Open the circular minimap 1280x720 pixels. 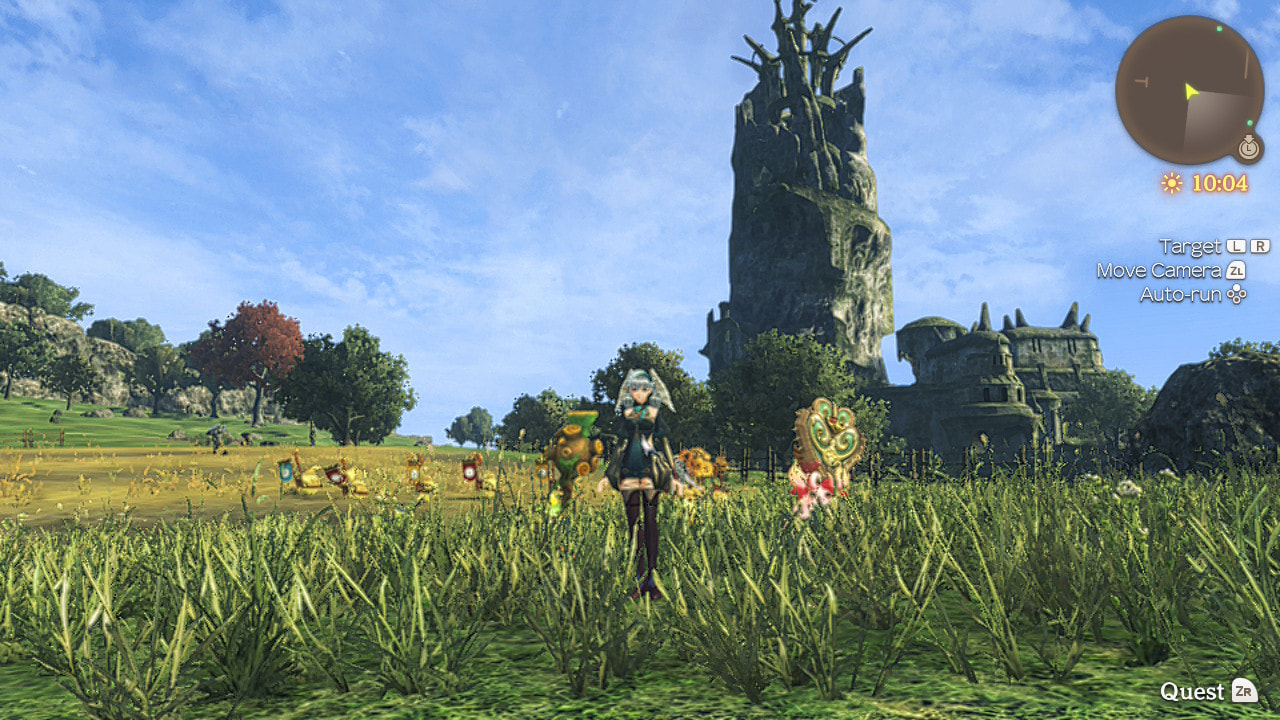tap(1189, 90)
